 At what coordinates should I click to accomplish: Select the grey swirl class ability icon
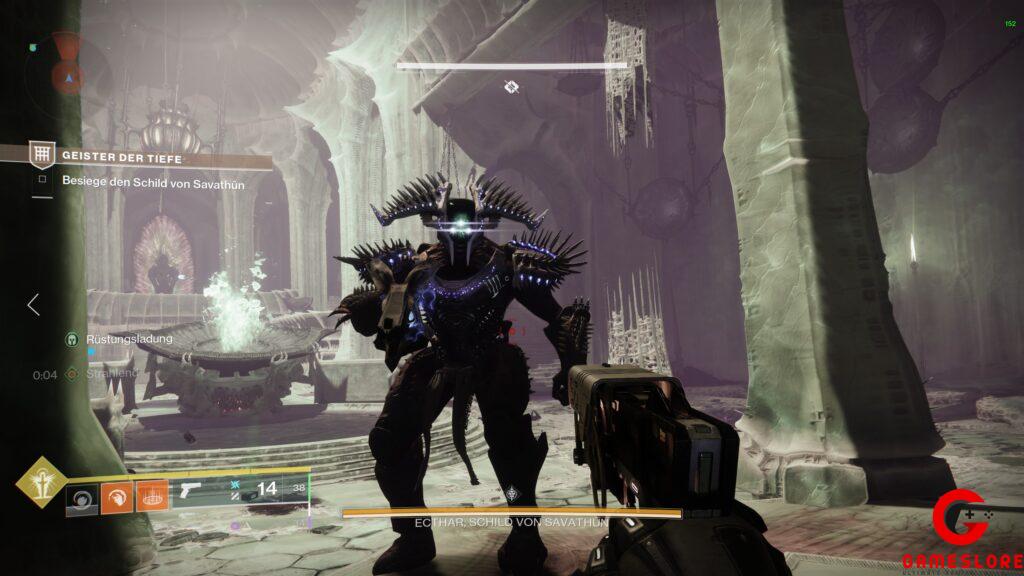pyautogui.click(x=82, y=496)
